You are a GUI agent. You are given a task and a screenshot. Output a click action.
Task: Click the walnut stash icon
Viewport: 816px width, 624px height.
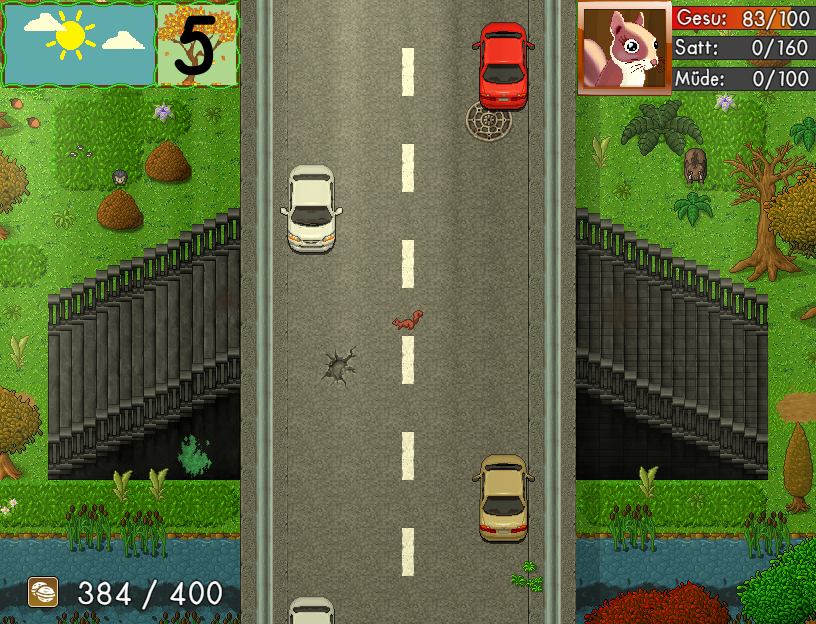43,593
